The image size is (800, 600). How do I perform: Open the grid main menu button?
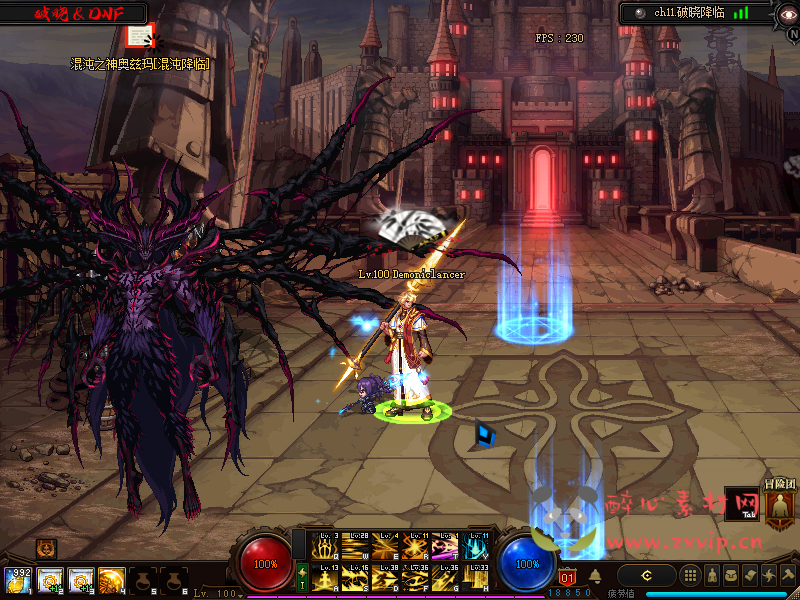click(690, 576)
